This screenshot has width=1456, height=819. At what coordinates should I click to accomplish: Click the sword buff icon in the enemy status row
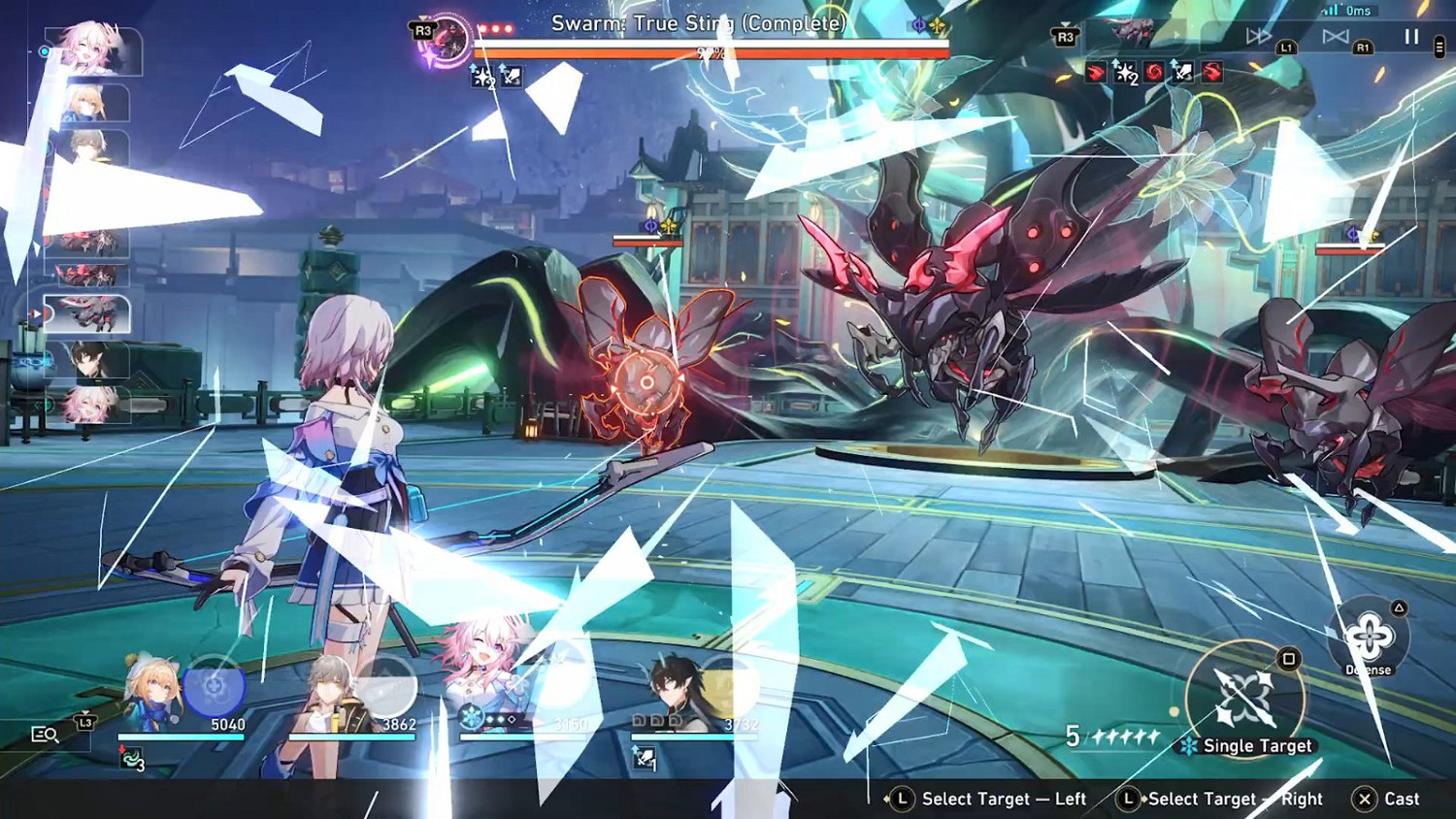click(x=1186, y=74)
